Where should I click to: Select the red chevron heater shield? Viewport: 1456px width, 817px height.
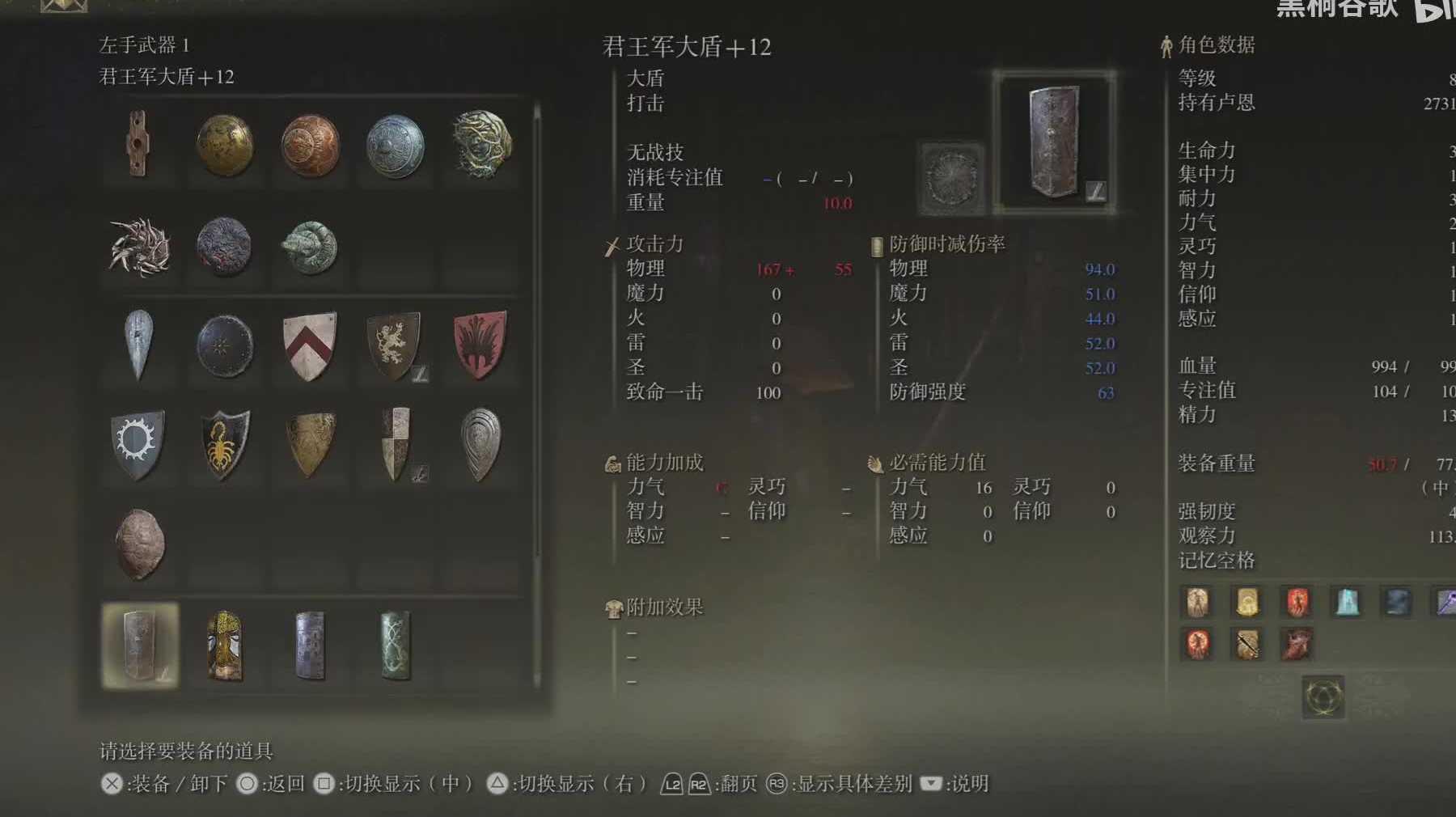[310, 346]
